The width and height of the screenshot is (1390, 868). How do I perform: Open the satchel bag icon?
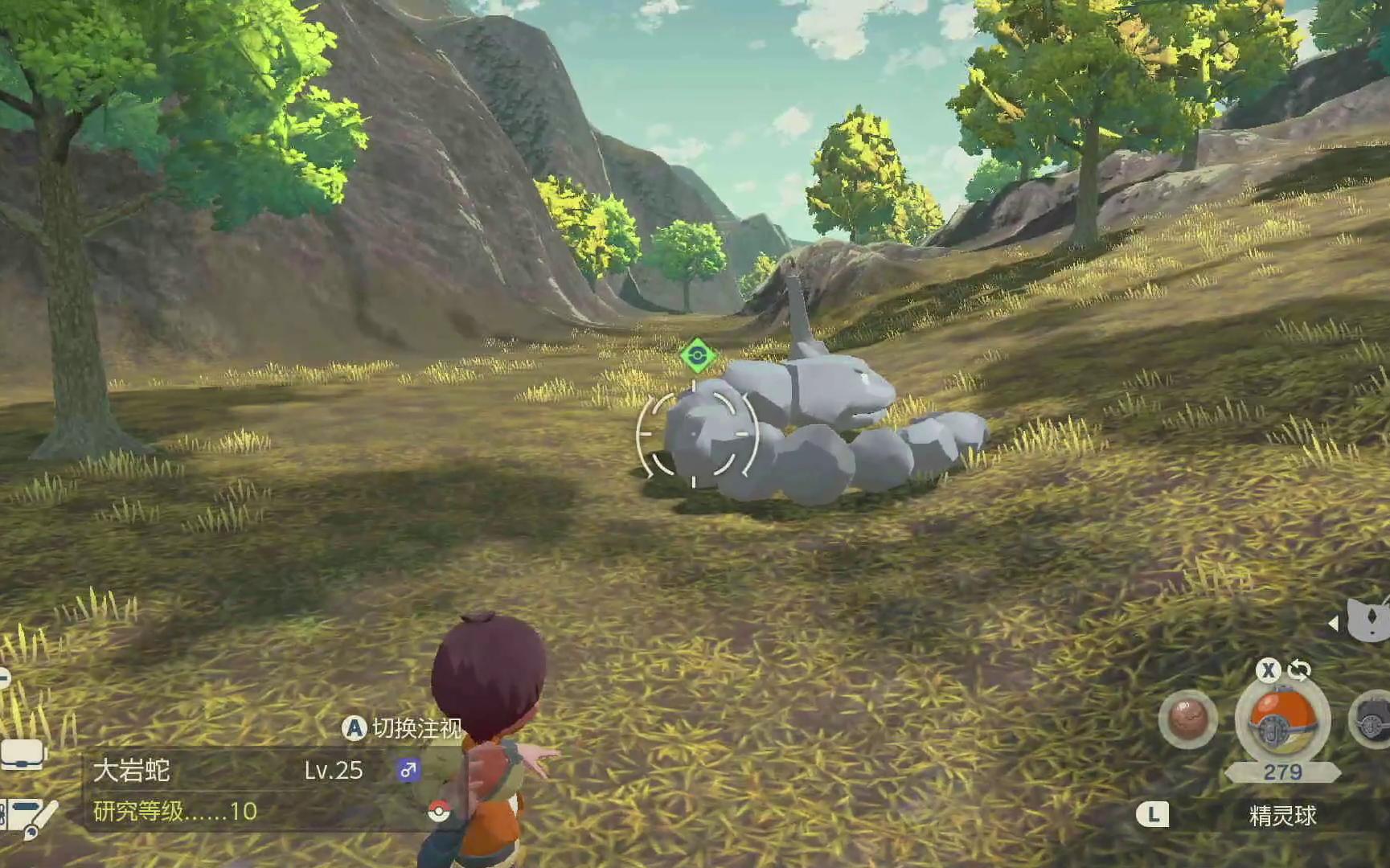pyautogui.click(x=23, y=755)
